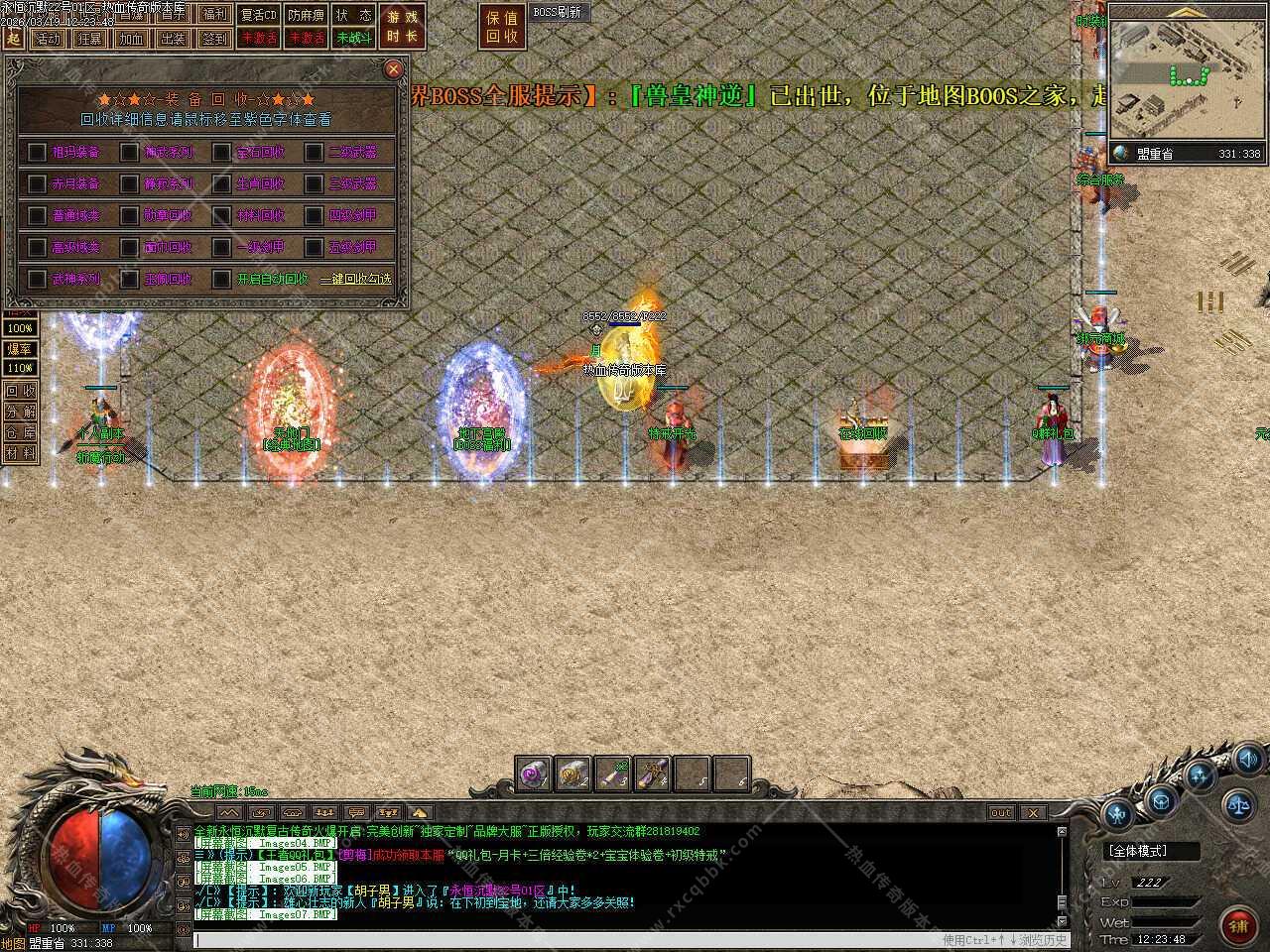Screen dimensions: 1270x952
Task: Open the 福利 welfare menu
Action: pos(213,14)
